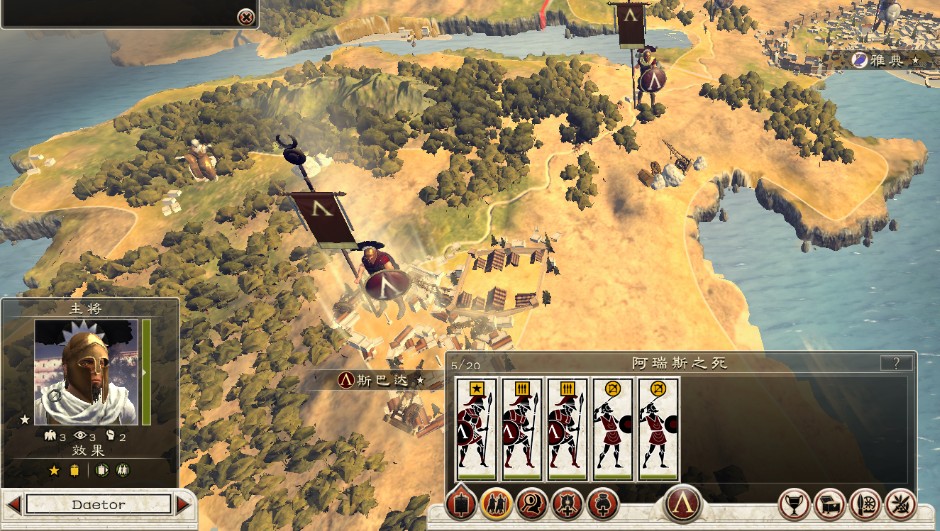
Task: Open the treasure chest finance button
Action: click(830, 504)
